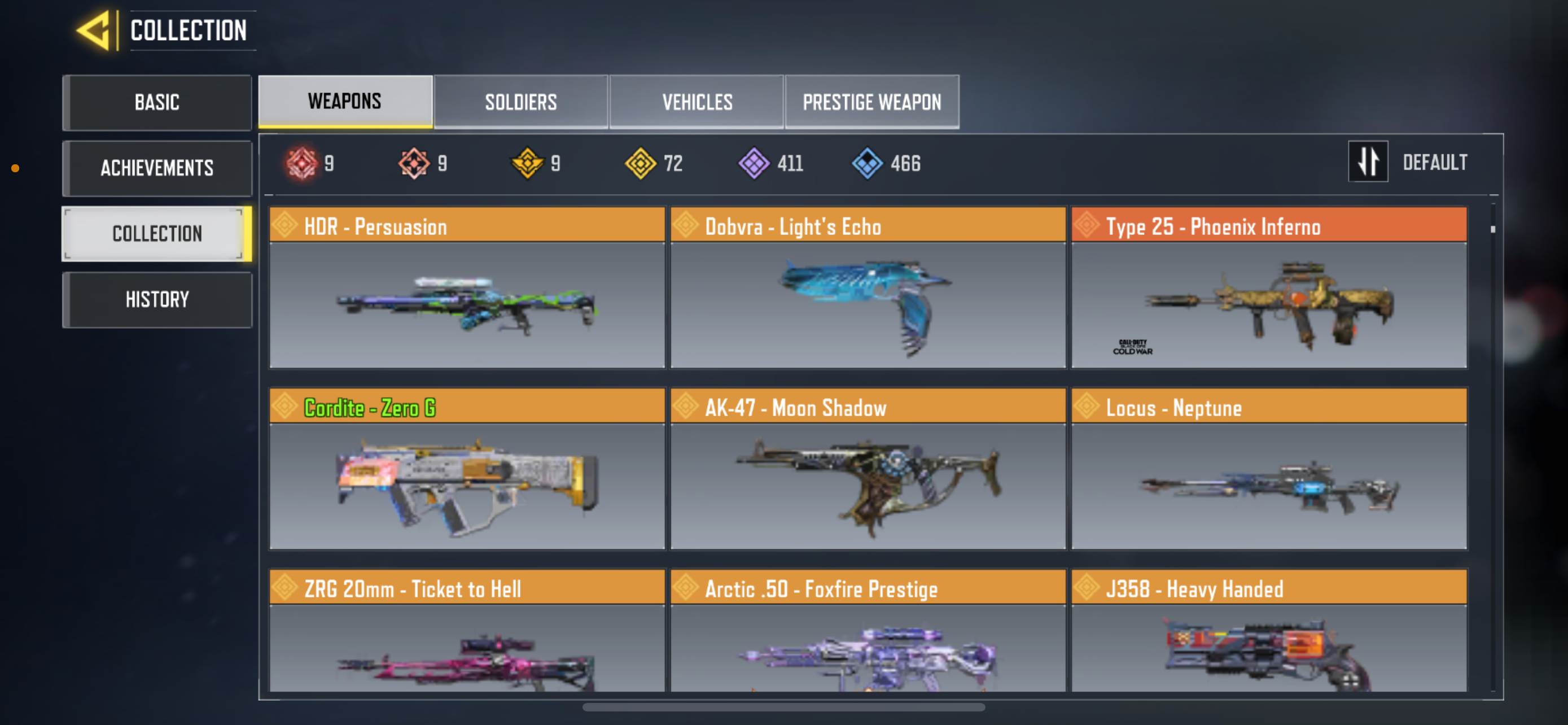
Task: Go to the History section
Action: (157, 299)
